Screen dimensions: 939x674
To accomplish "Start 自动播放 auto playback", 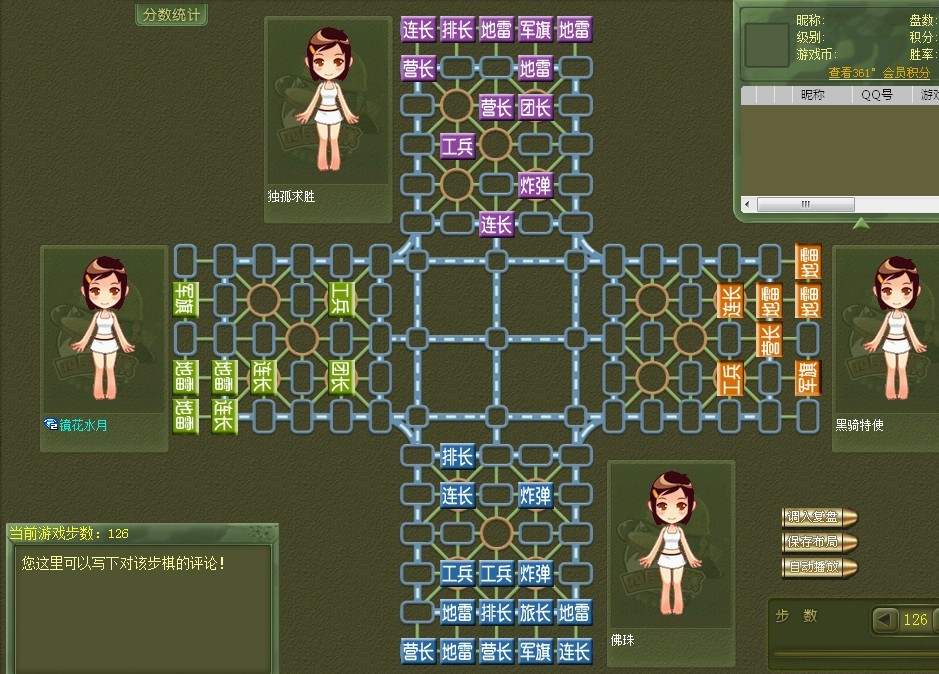I will [x=819, y=567].
